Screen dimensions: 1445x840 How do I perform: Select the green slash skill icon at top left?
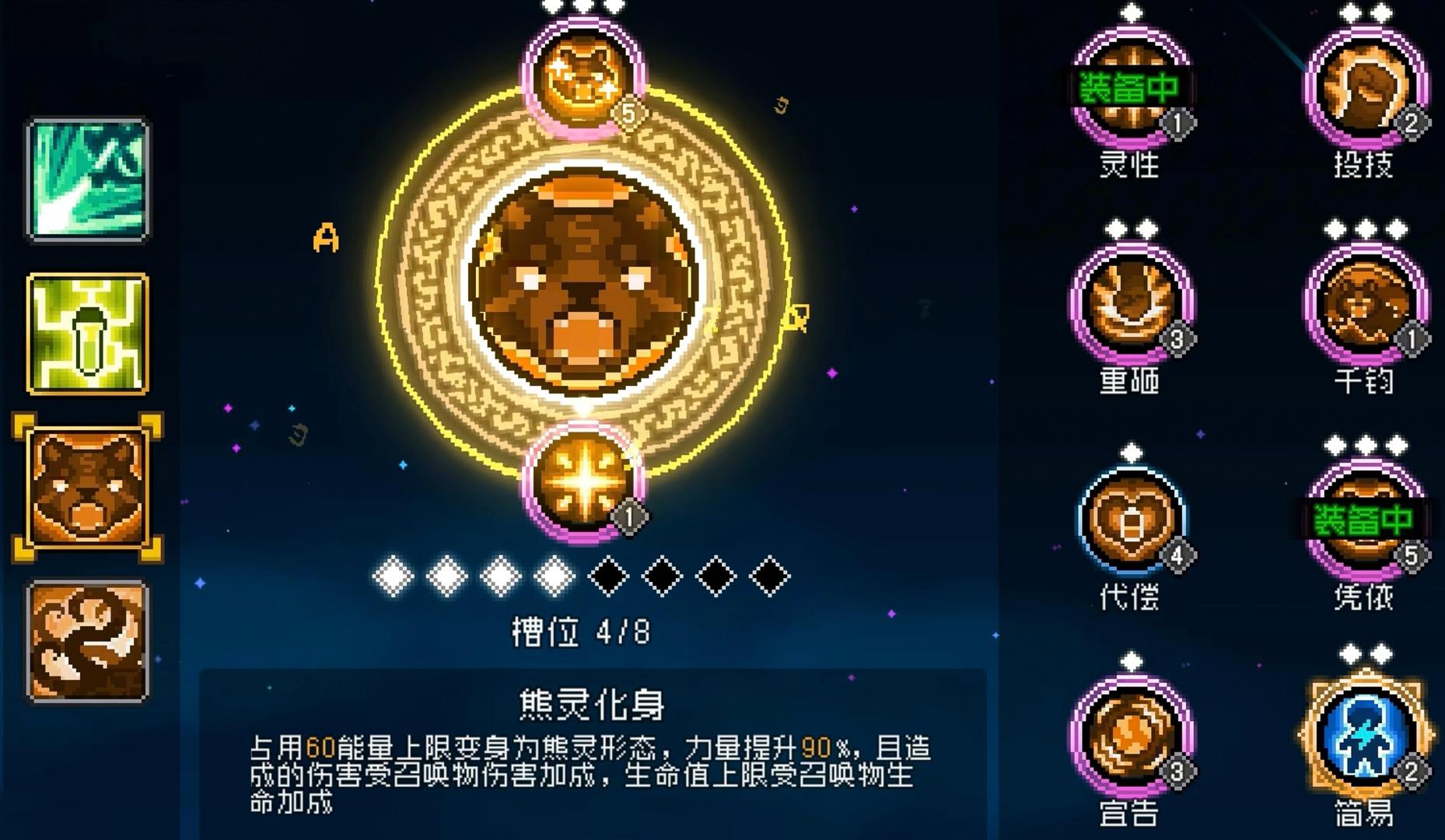click(87, 177)
